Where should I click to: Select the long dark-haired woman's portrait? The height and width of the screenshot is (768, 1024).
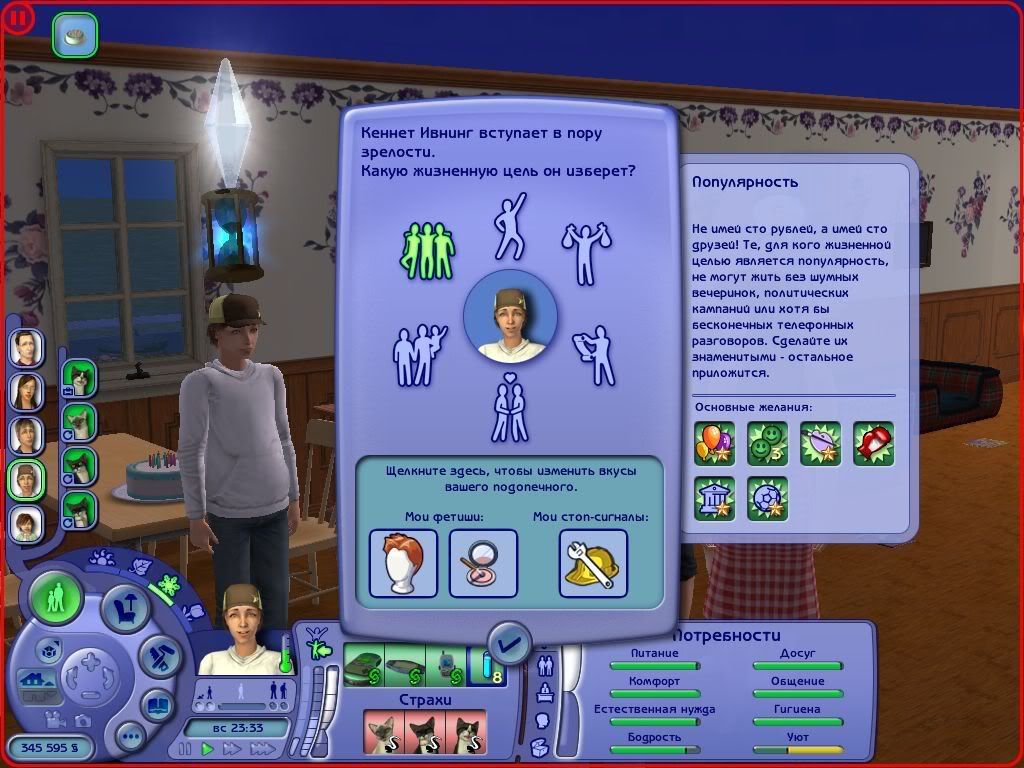(x=27, y=391)
